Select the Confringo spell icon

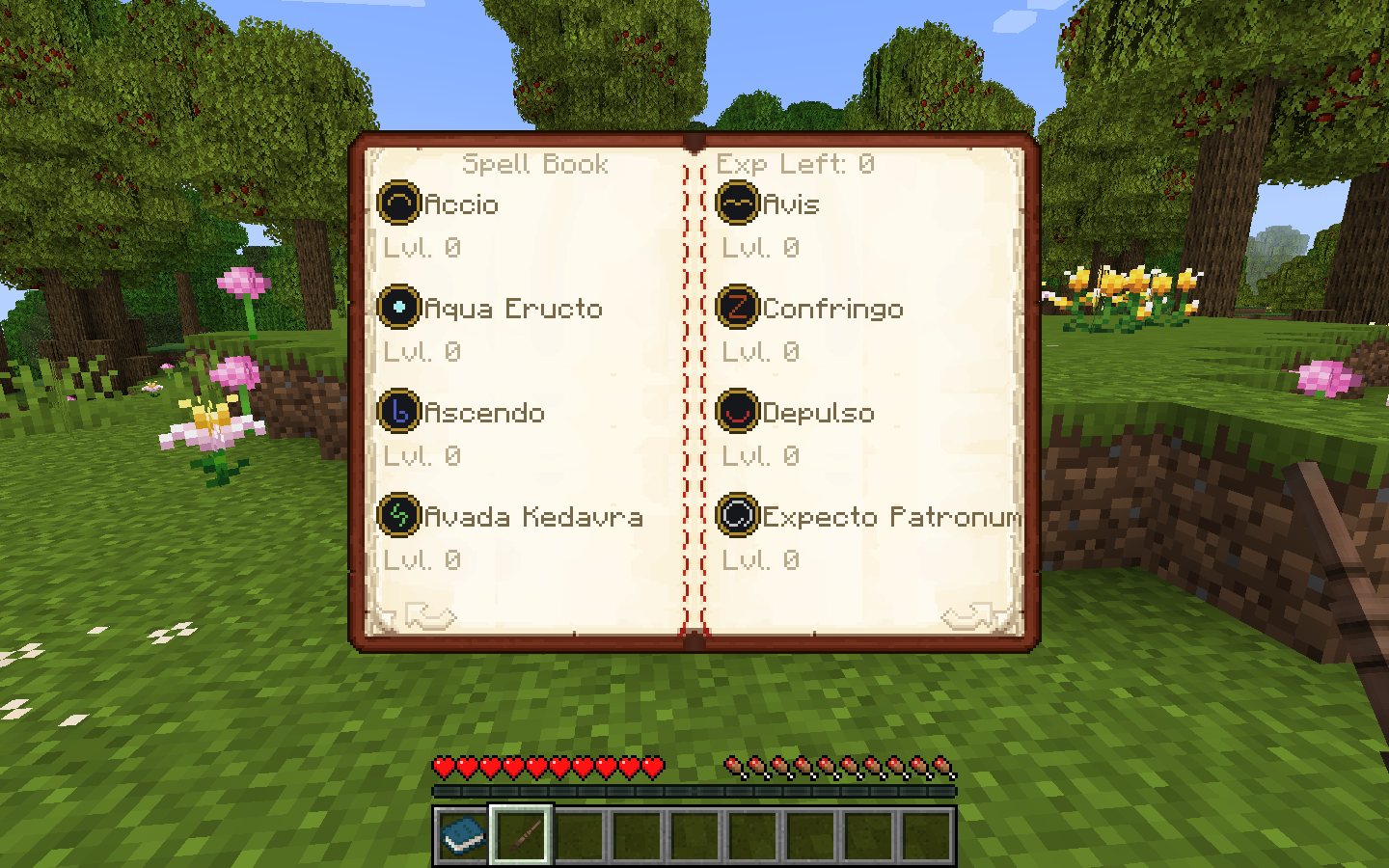738,309
